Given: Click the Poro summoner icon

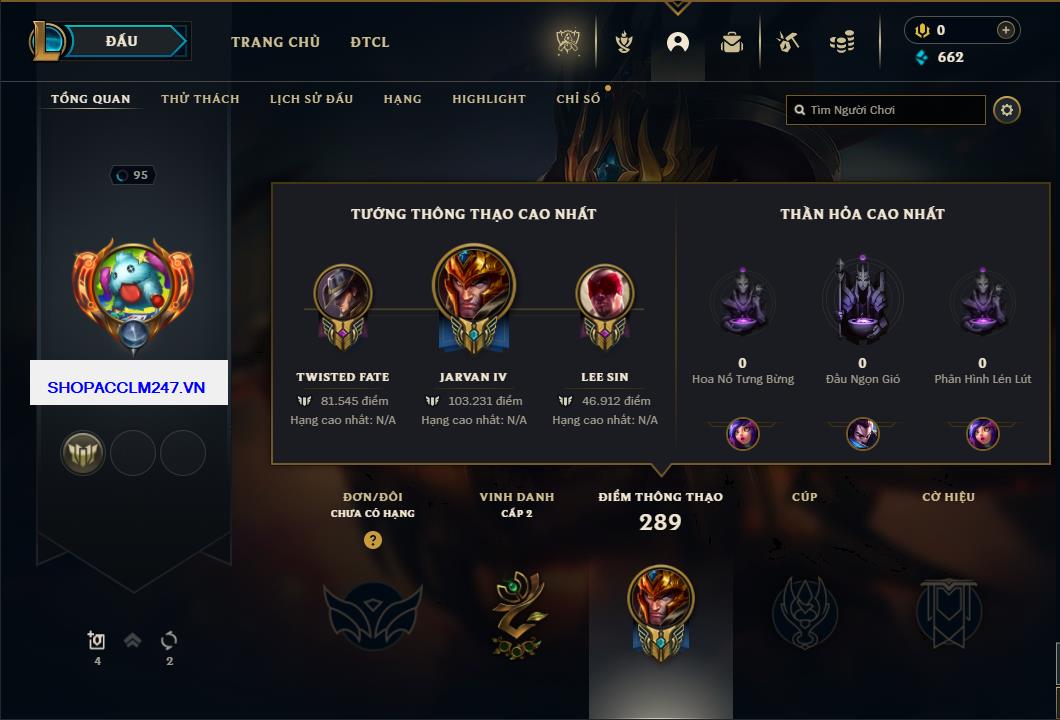Looking at the screenshot, I should point(133,288).
